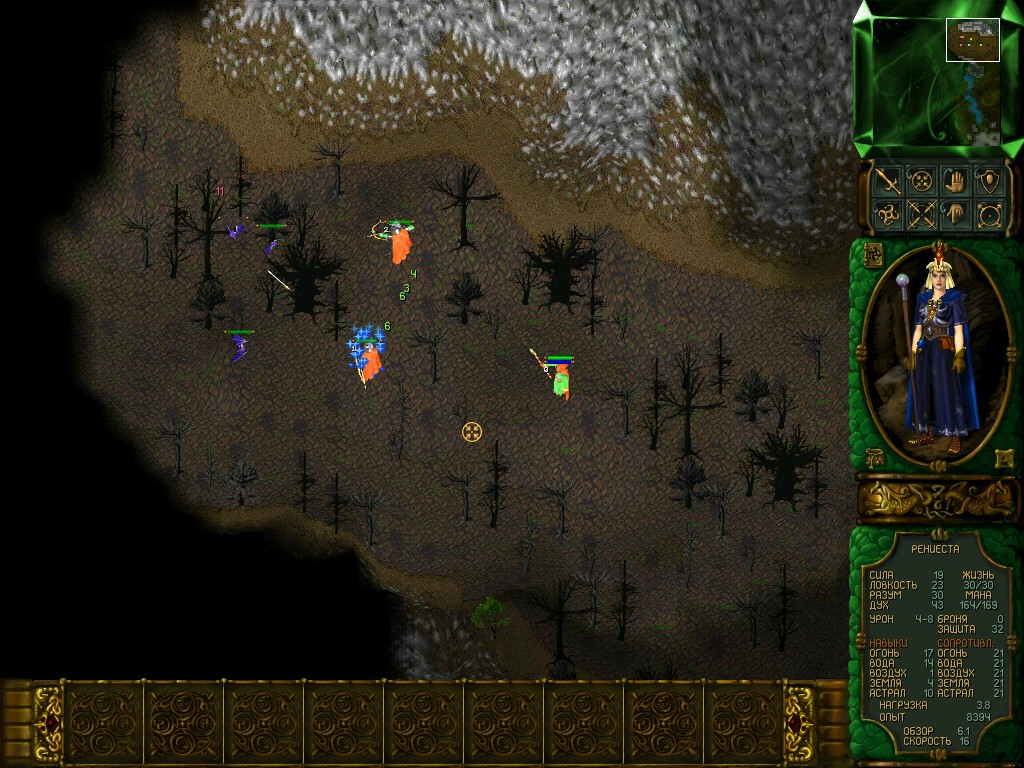Activate the downward hand pick up command
Viewport: 1024px width, 768px height.
click(955, 215)
